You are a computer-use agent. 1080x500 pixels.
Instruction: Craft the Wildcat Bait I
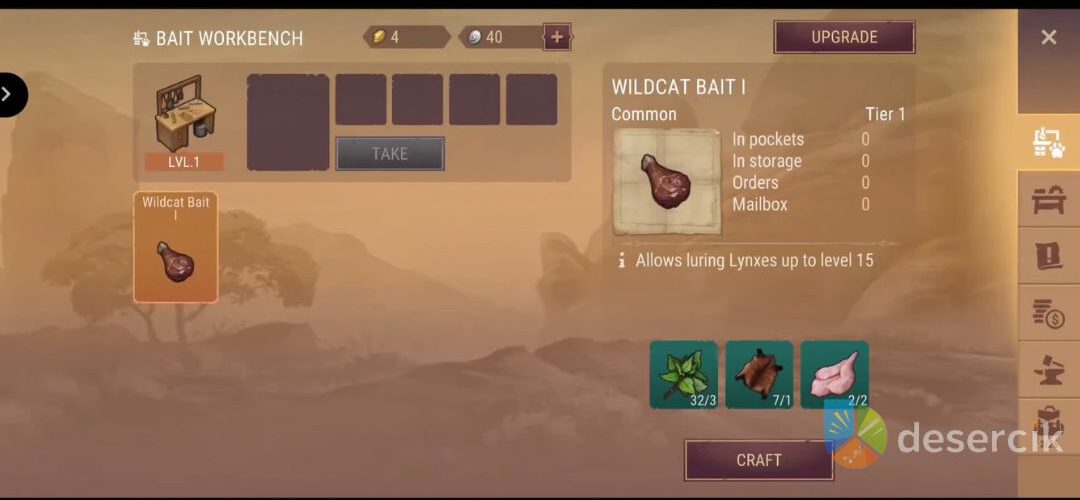point(758,460)
